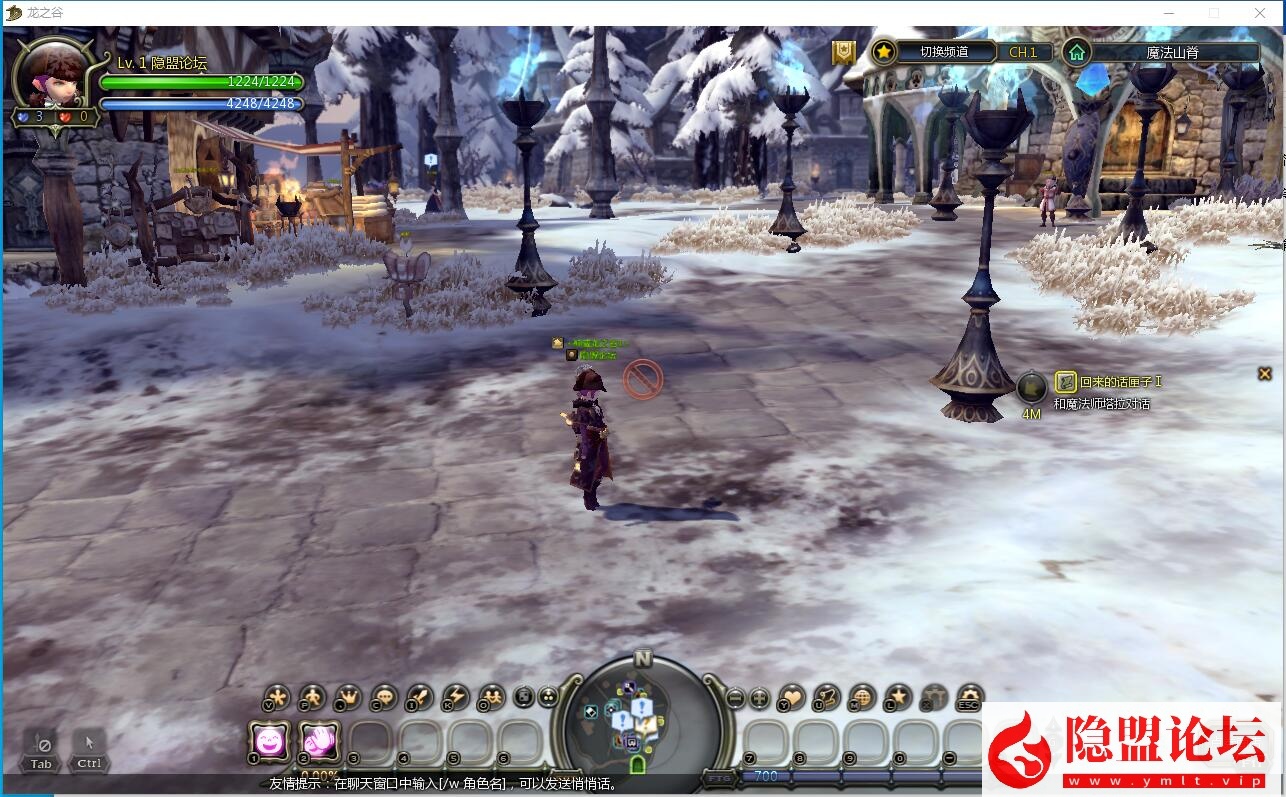
Task: Open the gold banner icon menu
Action: point(845,52)
